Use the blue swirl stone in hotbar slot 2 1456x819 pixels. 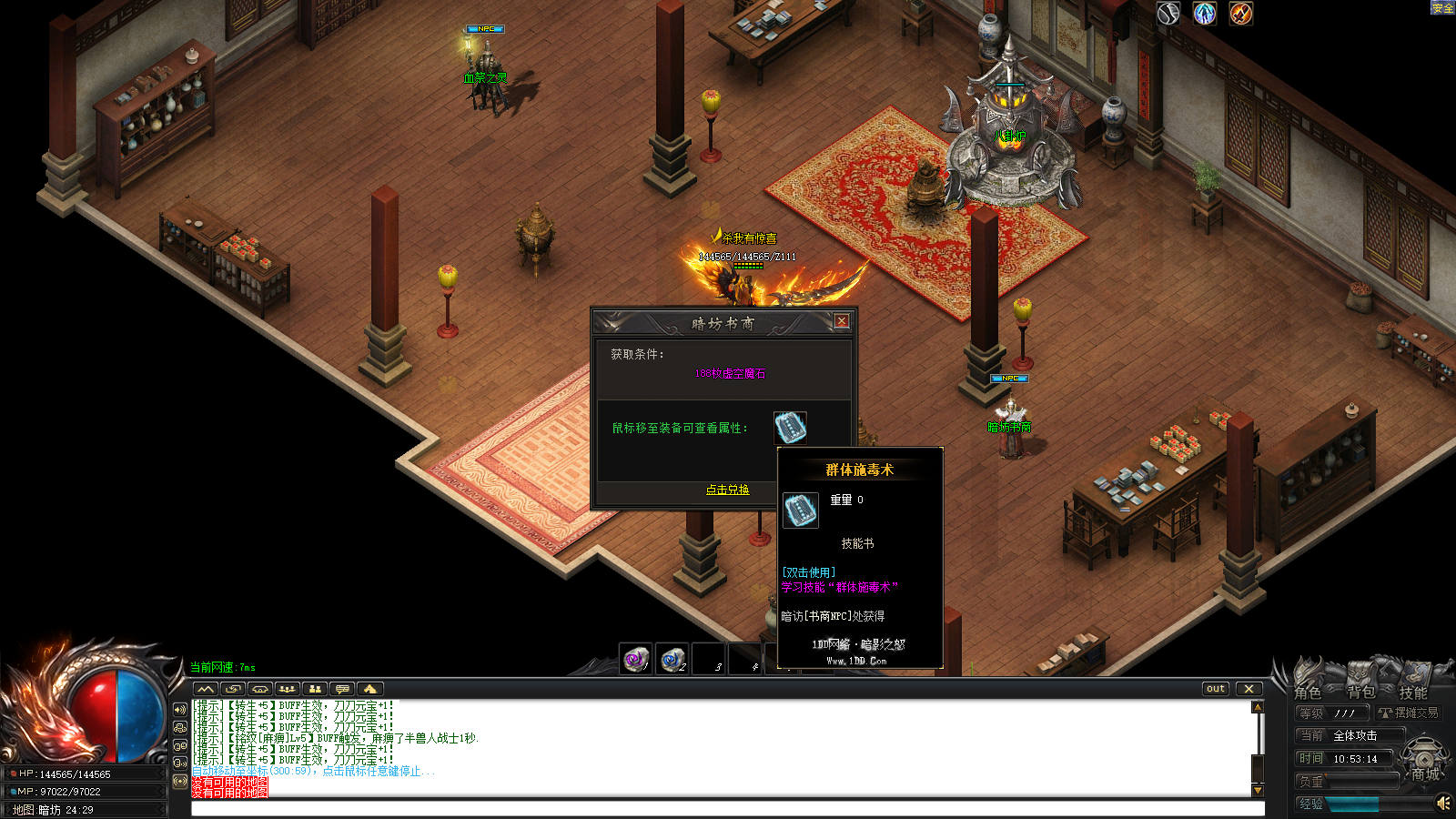tap(672, 658)
